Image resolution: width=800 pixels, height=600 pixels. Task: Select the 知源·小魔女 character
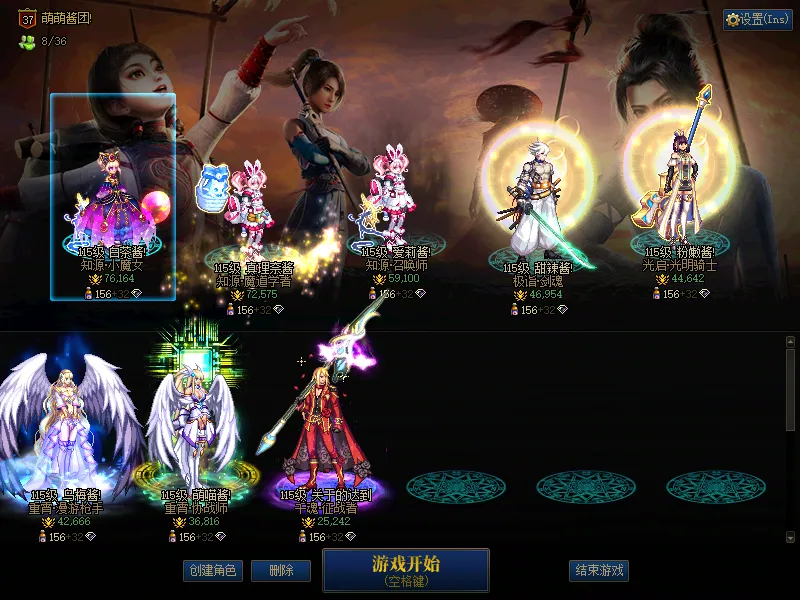pyautogui.click(x=112, y=200)
